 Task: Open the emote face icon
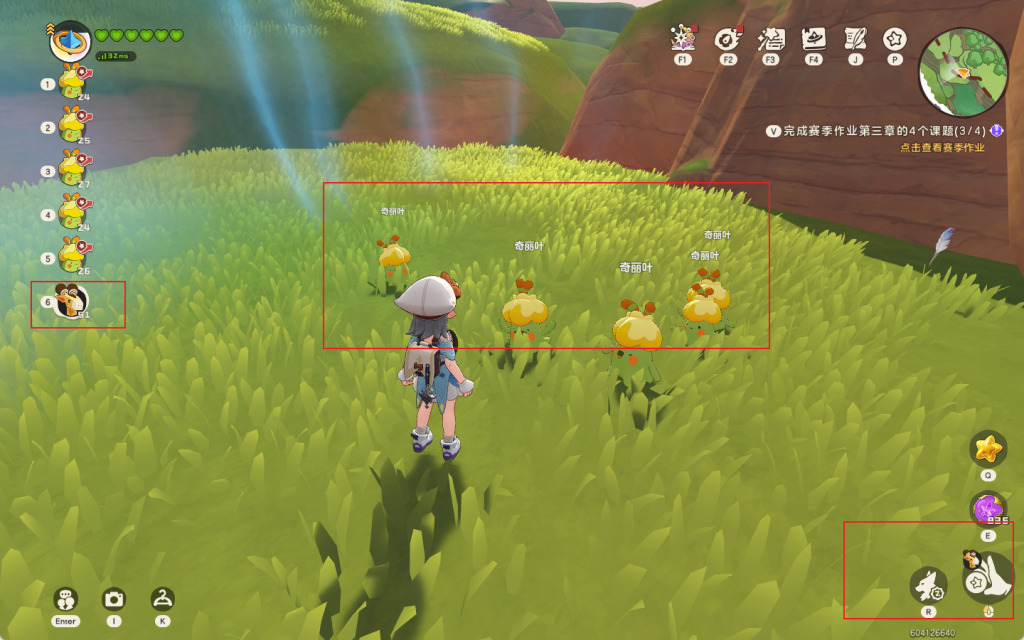pyautogui.click(x=66, y=598)
